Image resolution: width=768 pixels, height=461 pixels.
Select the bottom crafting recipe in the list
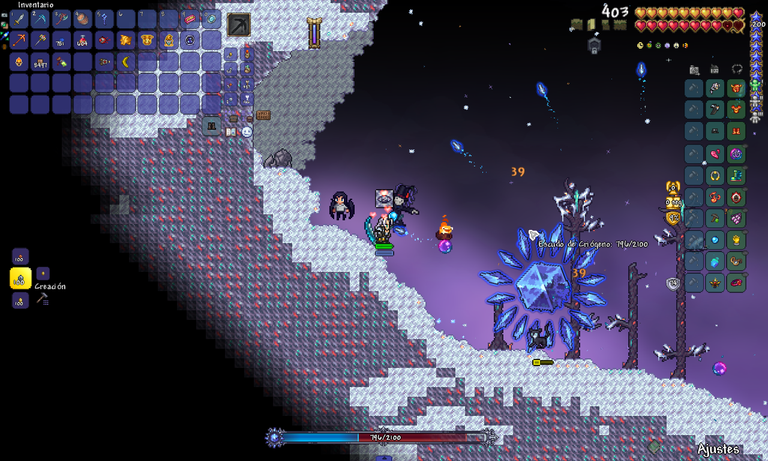20,300
